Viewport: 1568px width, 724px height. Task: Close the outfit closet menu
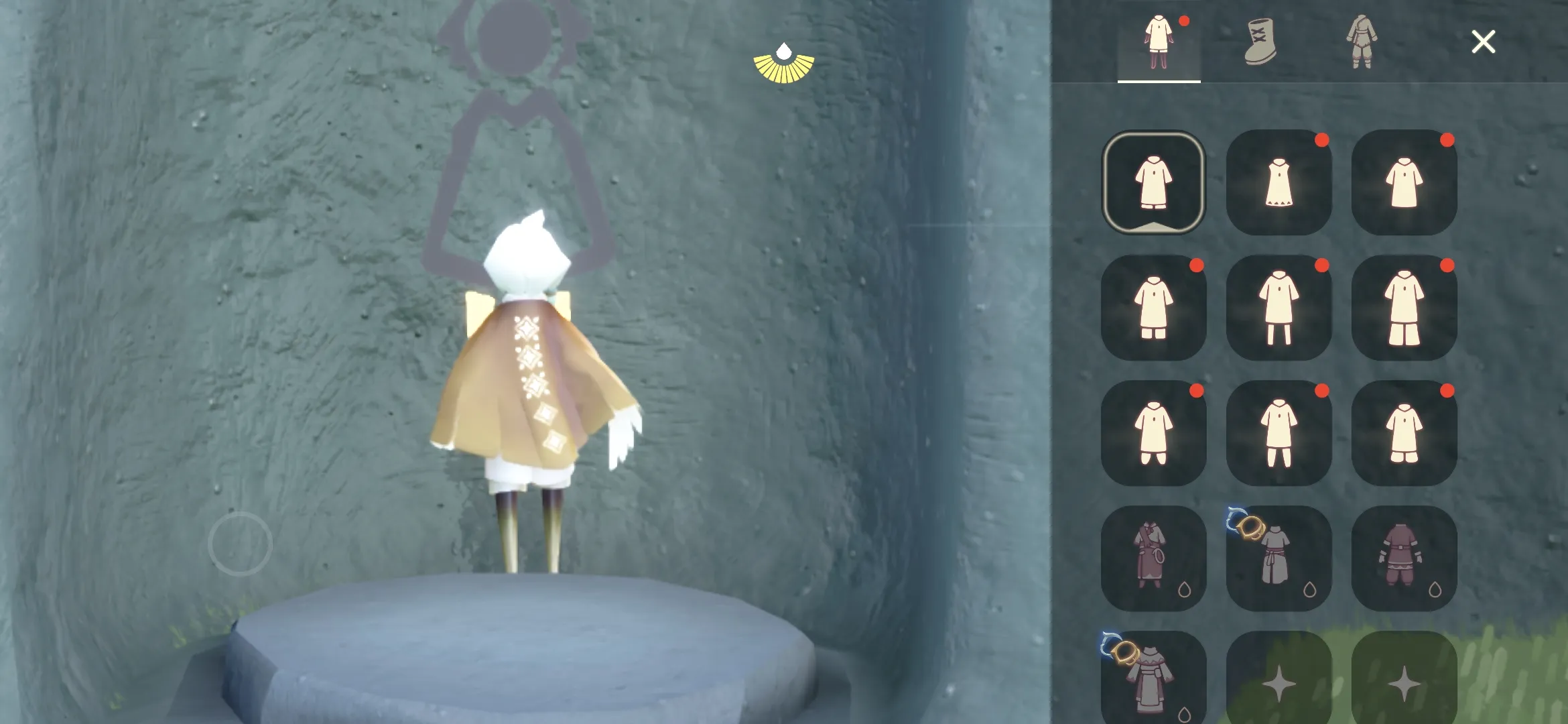click(x=1483, y=42)
